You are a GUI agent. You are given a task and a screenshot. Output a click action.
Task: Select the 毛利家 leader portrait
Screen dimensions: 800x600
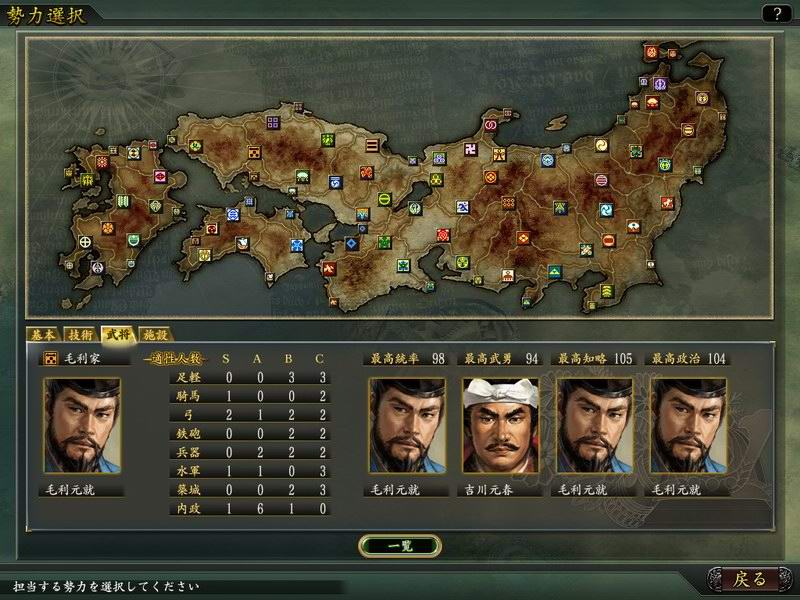(82, 425)
